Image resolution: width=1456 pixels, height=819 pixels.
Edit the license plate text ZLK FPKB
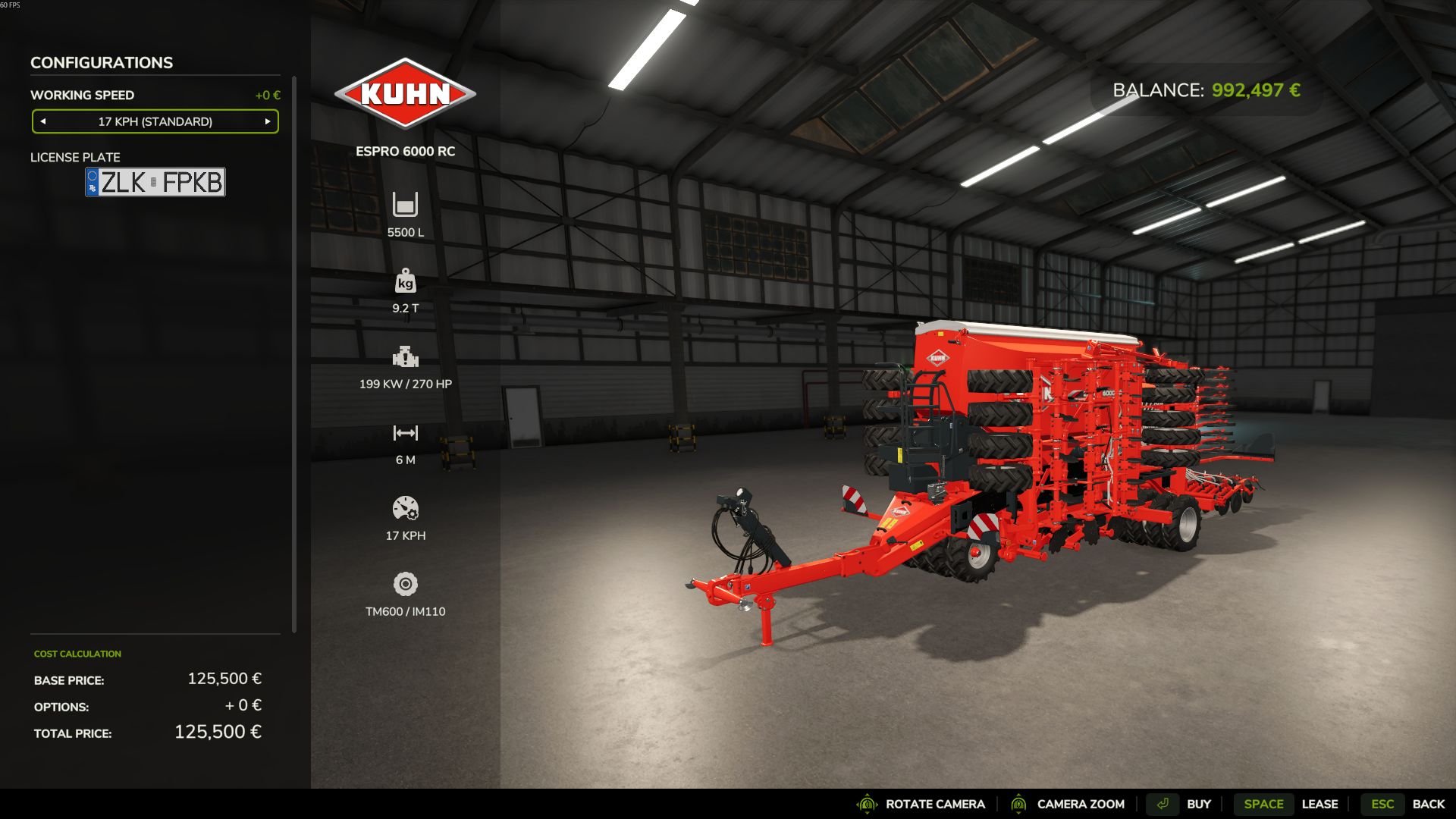pos(155,182)
